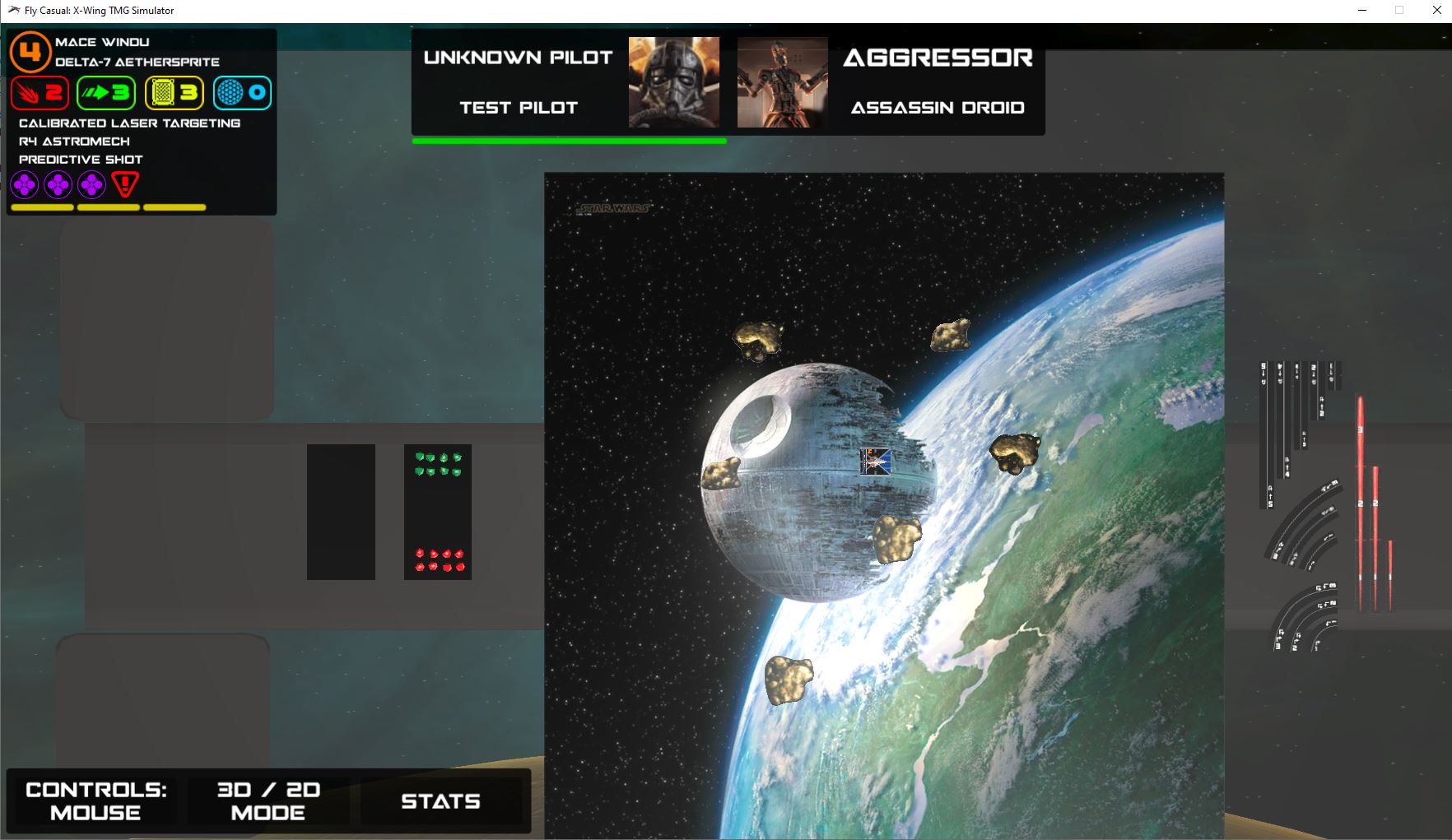Viewport: 1452px width, 840px height.
Task: Click the Calibrated Laser Targeting upgrade
Action: [129, 123]
